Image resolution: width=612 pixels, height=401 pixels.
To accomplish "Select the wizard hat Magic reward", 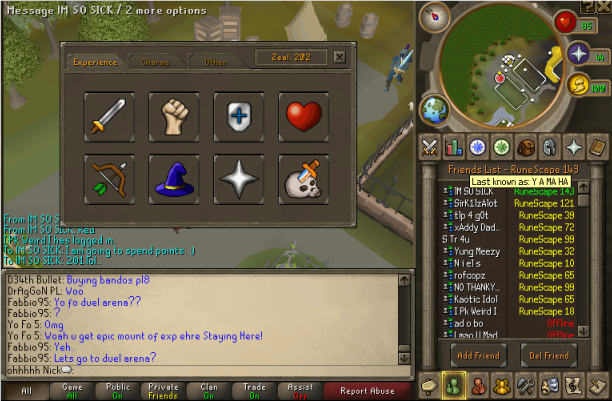I will pyautogui.click(x=174, y=179).
